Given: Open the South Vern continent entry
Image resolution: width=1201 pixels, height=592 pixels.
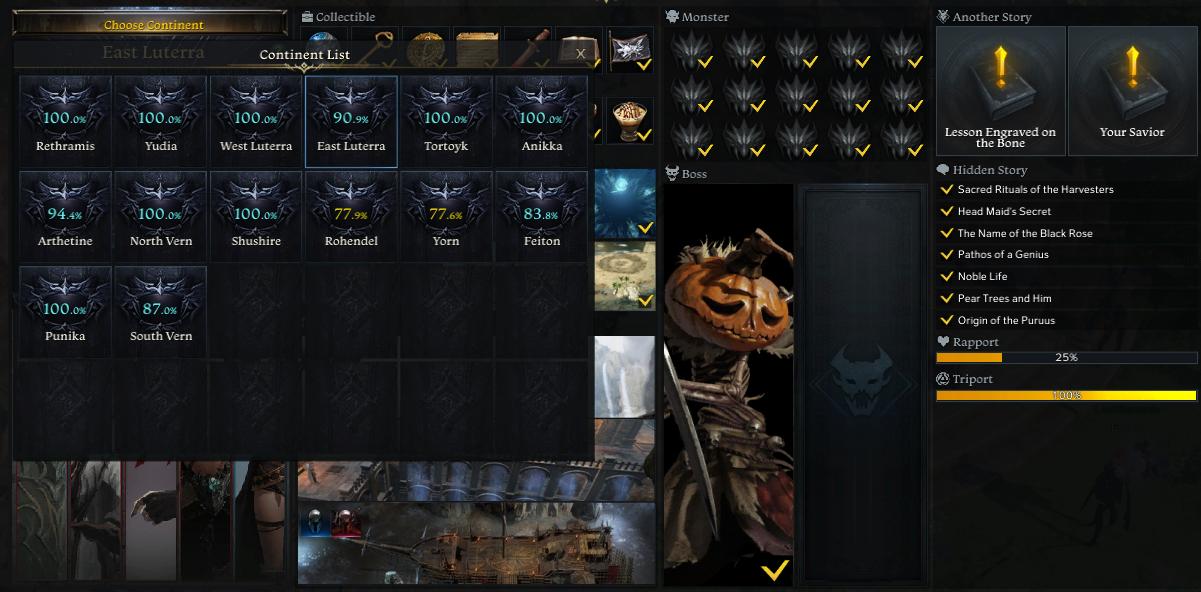Looking at the screenshot, I should [x=160, y=311].
